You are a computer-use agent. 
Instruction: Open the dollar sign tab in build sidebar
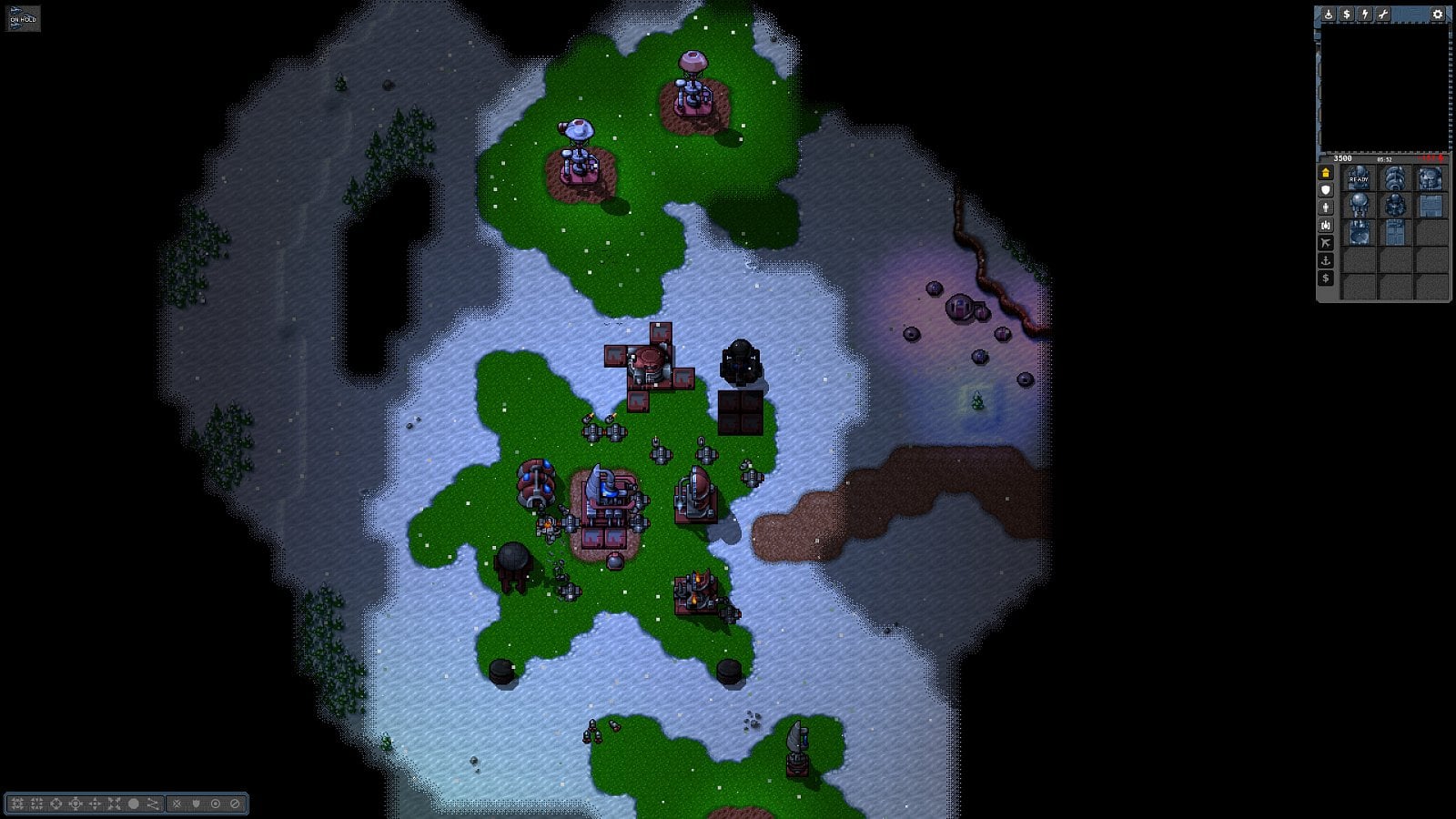click(1326, 278)
